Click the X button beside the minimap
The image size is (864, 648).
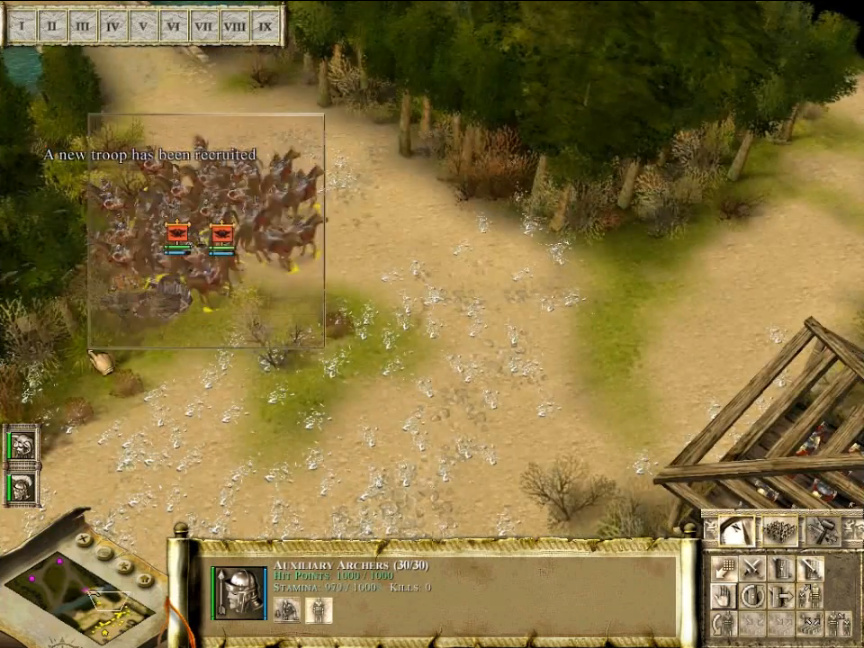pyautogui.click(x=84, y=541)
